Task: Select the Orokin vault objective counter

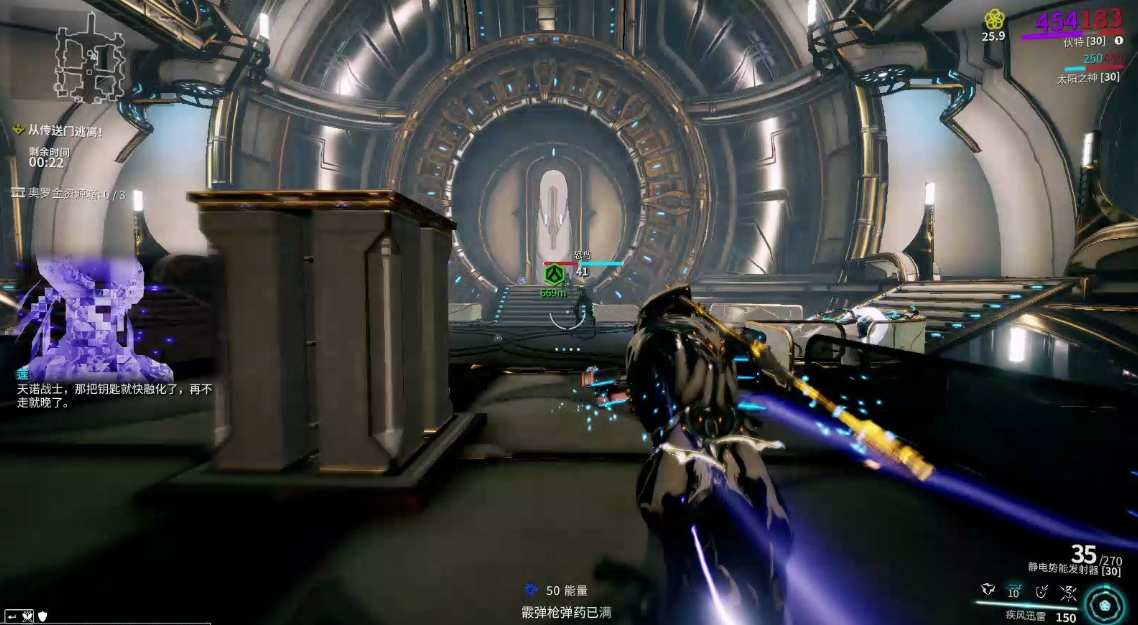Action: 68,194
